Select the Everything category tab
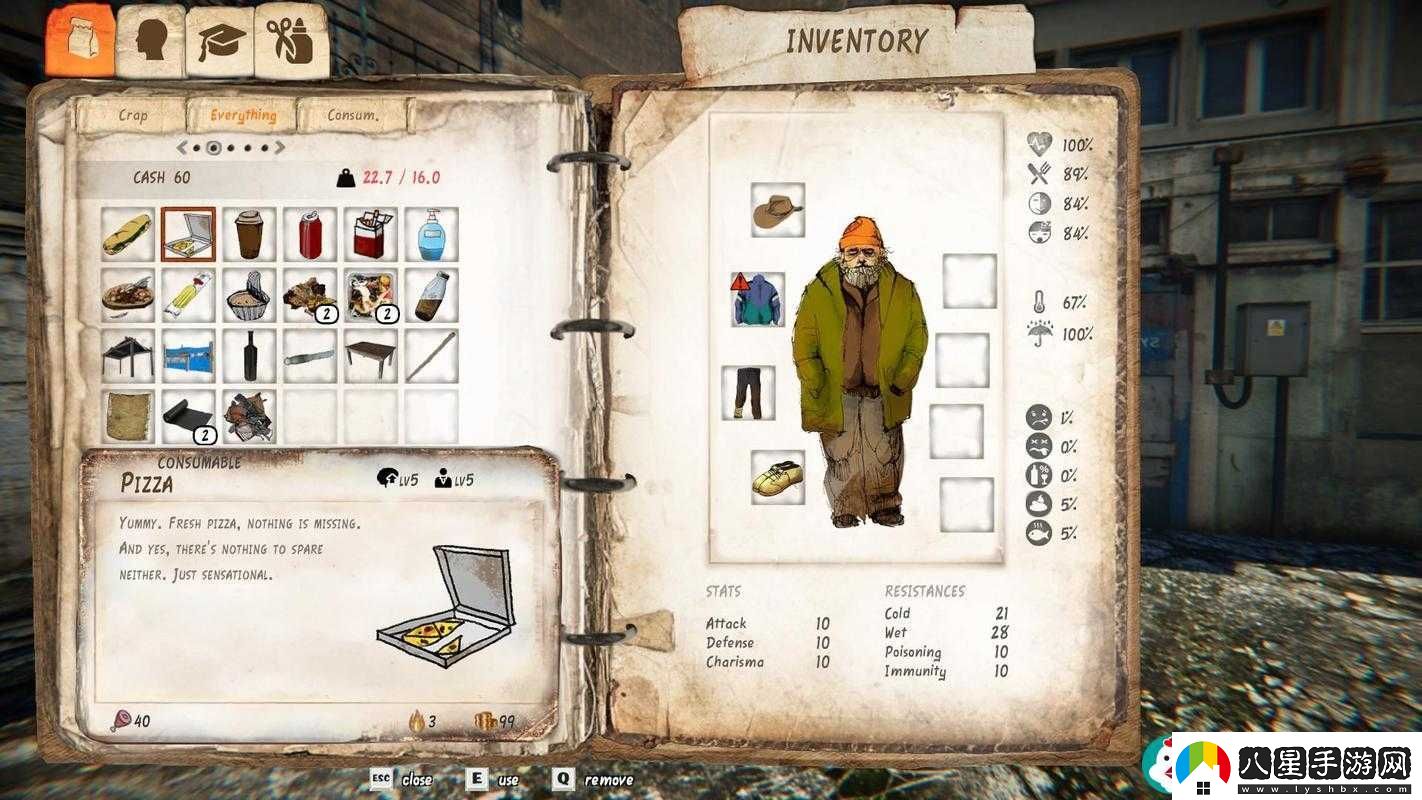Viewport: 1422px width, 800px height. coord(243,115)
